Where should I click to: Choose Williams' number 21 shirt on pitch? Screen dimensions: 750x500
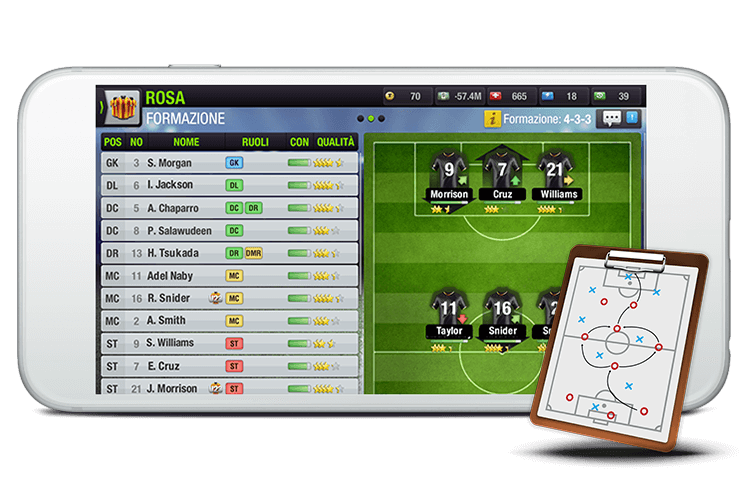(x=555, y=172)
